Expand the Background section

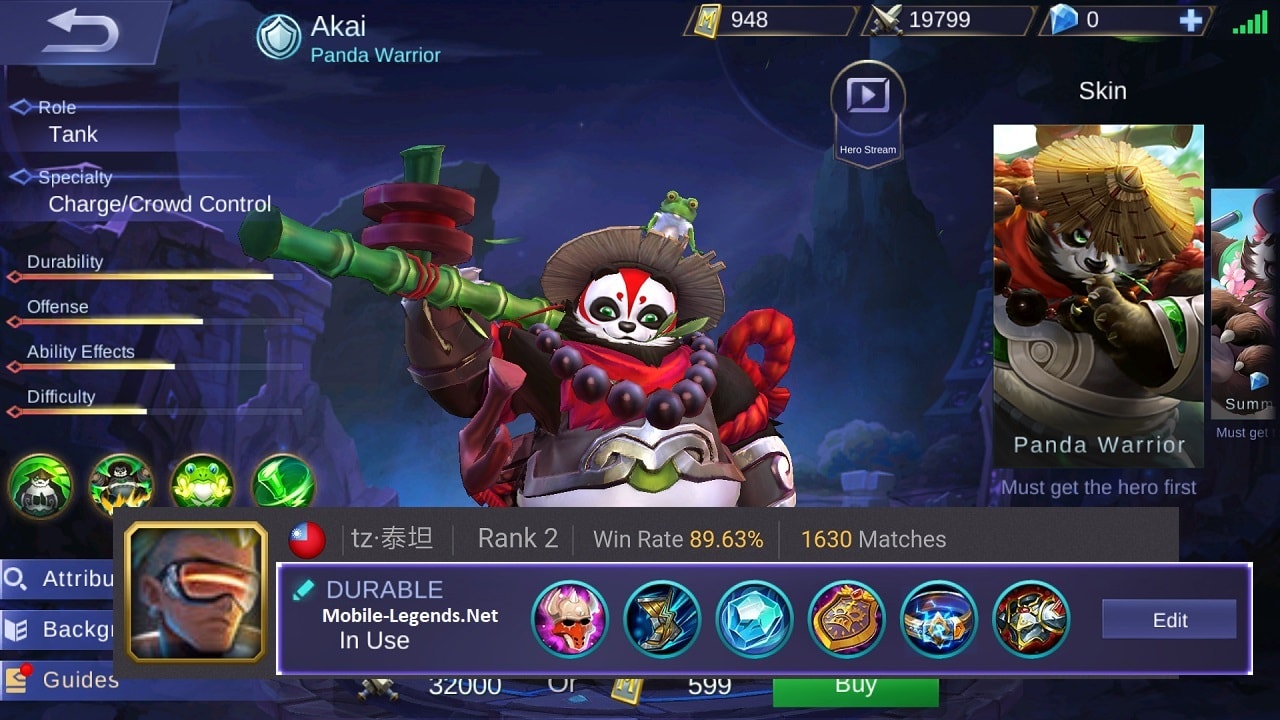pyautogui.click(x=60, y=629)
